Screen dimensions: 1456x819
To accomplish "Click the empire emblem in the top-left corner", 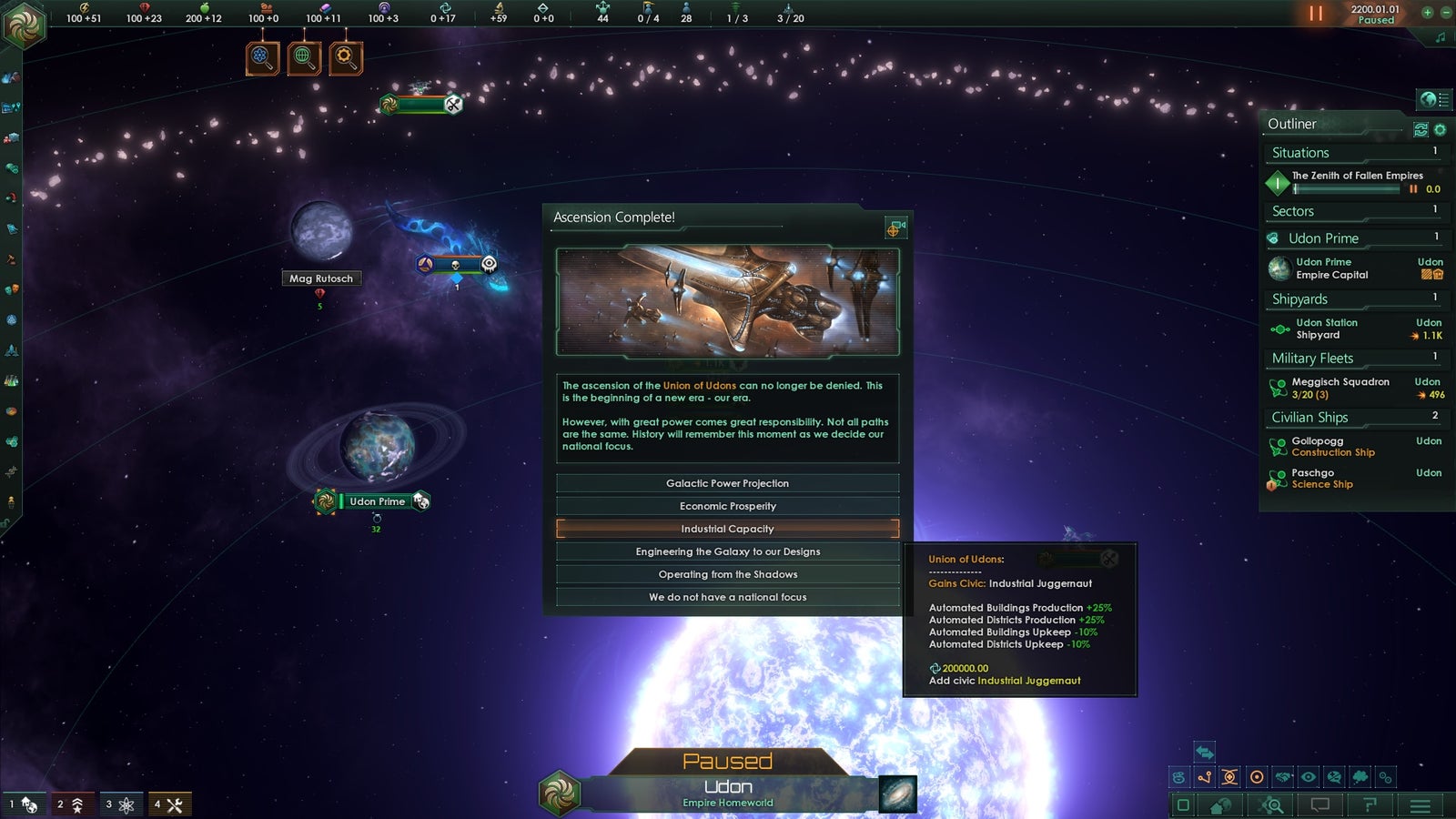I will pyautogui.click(x=25, y=25).
